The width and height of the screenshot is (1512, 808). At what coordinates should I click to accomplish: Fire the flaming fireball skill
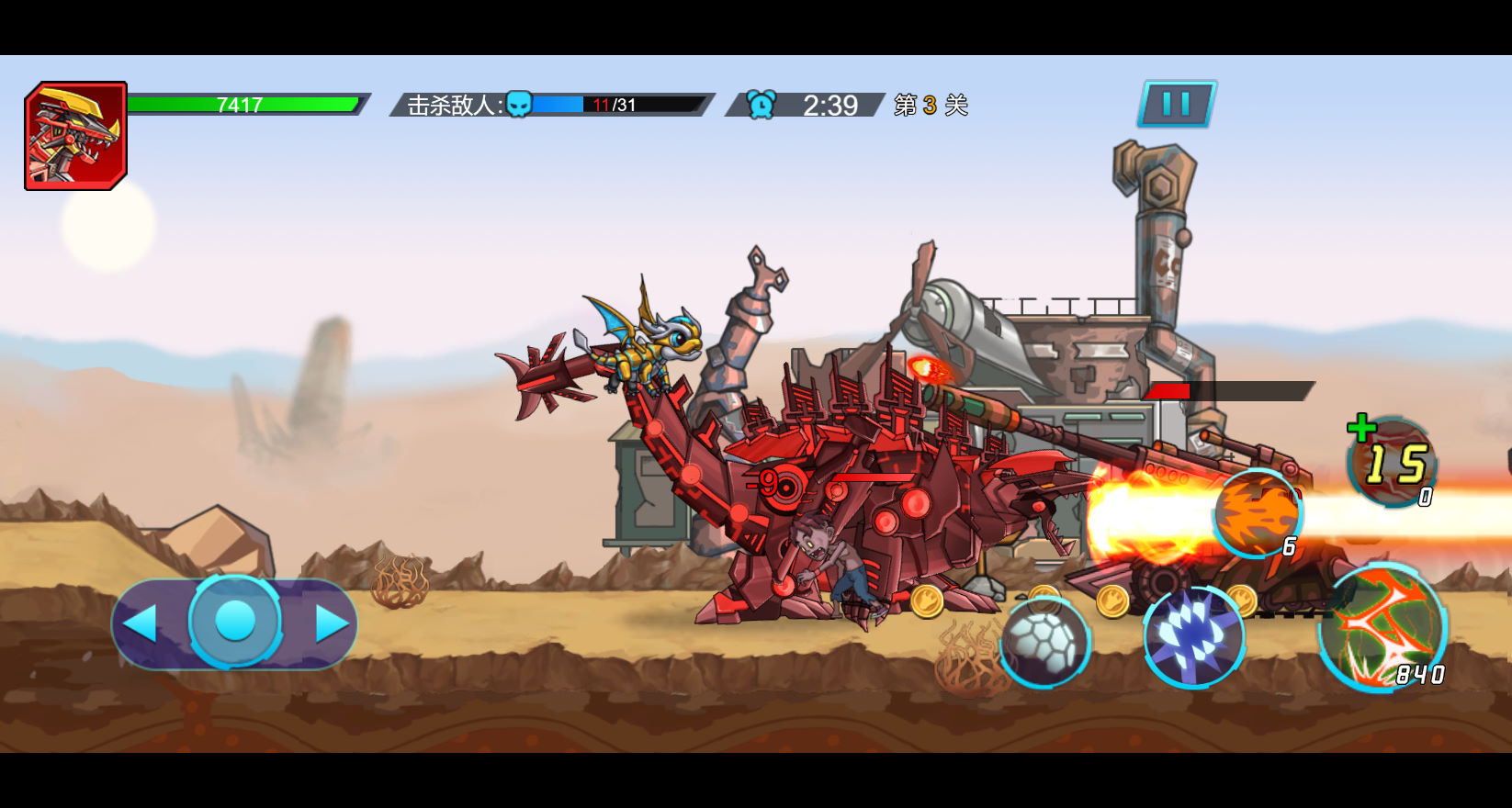click(1257, 514)
